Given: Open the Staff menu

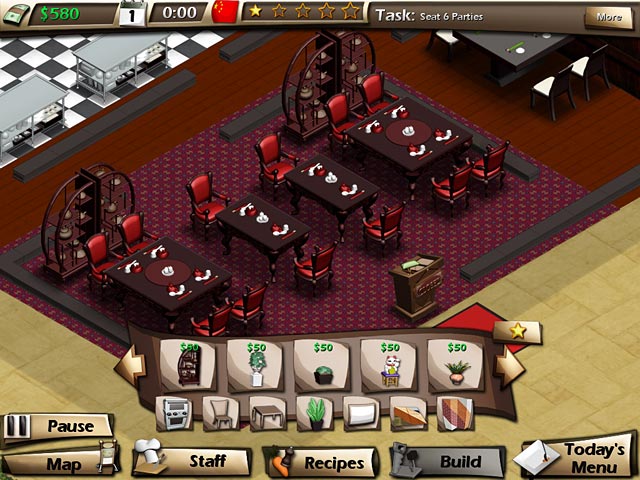Looking at the screenshot, I should coord(193,461).
